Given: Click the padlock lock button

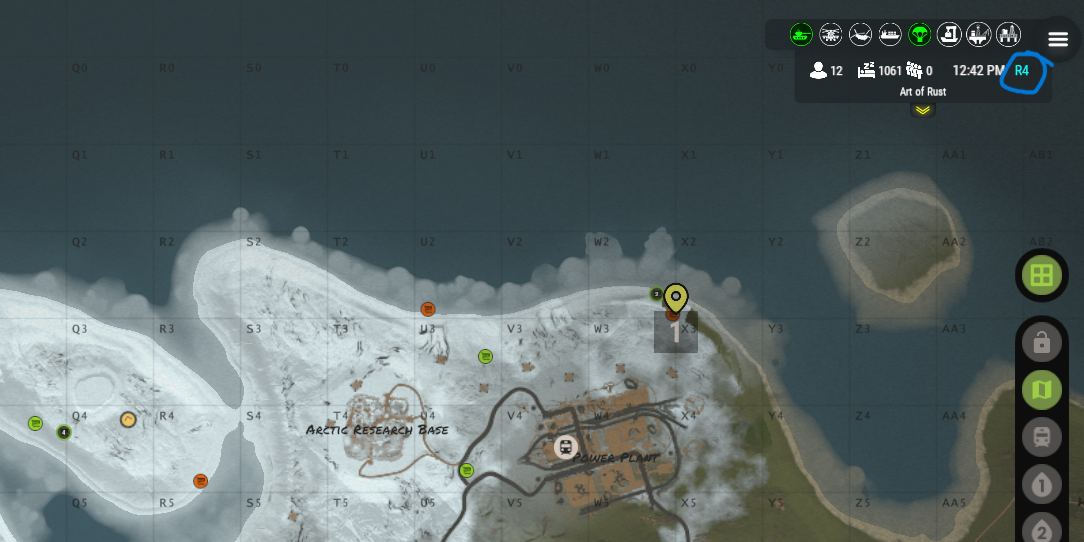Looking at the screenshot, I should point(1041,343).
